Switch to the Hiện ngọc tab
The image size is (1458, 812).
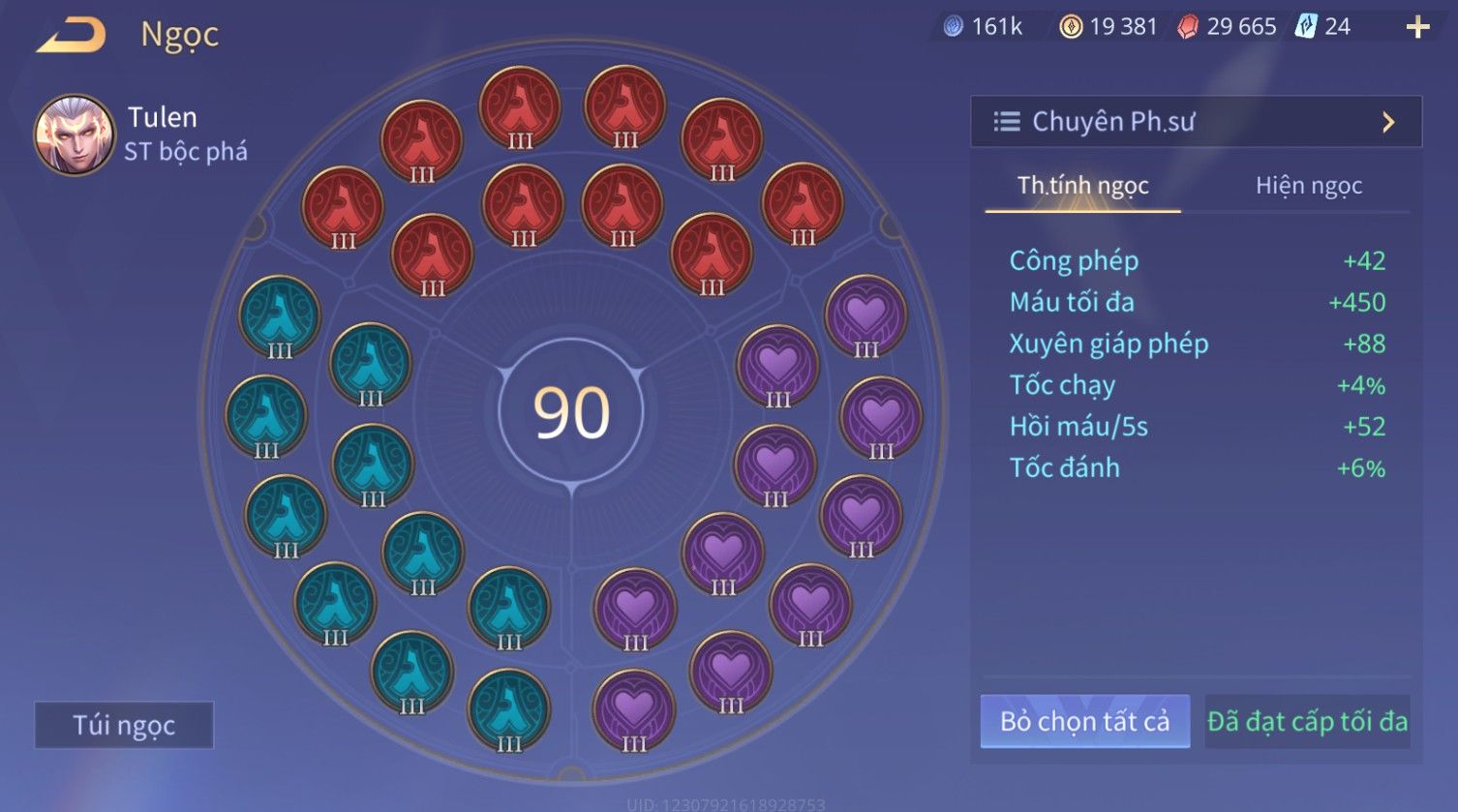(x=1308, y=186)
